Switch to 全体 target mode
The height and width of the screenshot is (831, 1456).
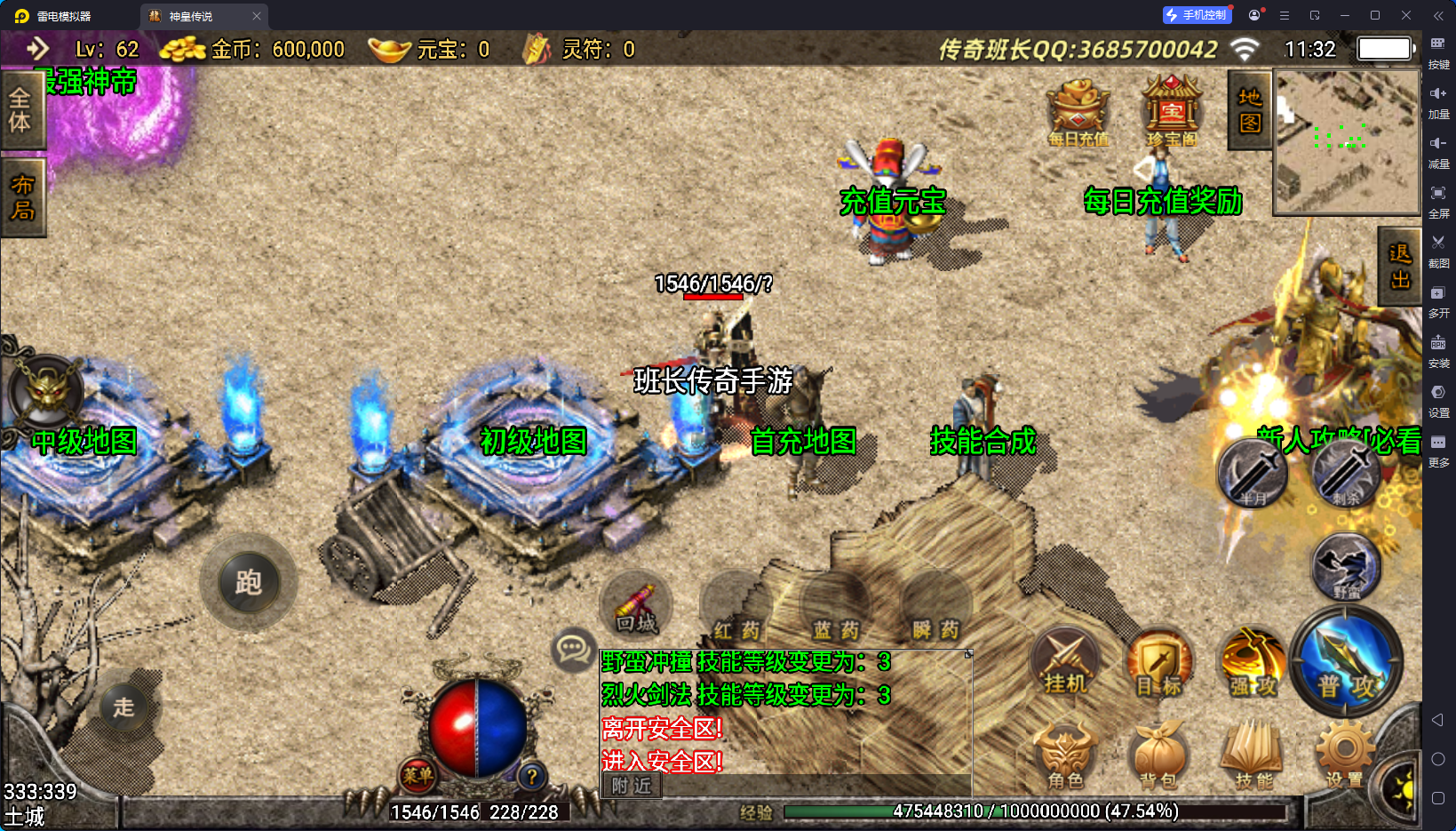pos(20,110)
